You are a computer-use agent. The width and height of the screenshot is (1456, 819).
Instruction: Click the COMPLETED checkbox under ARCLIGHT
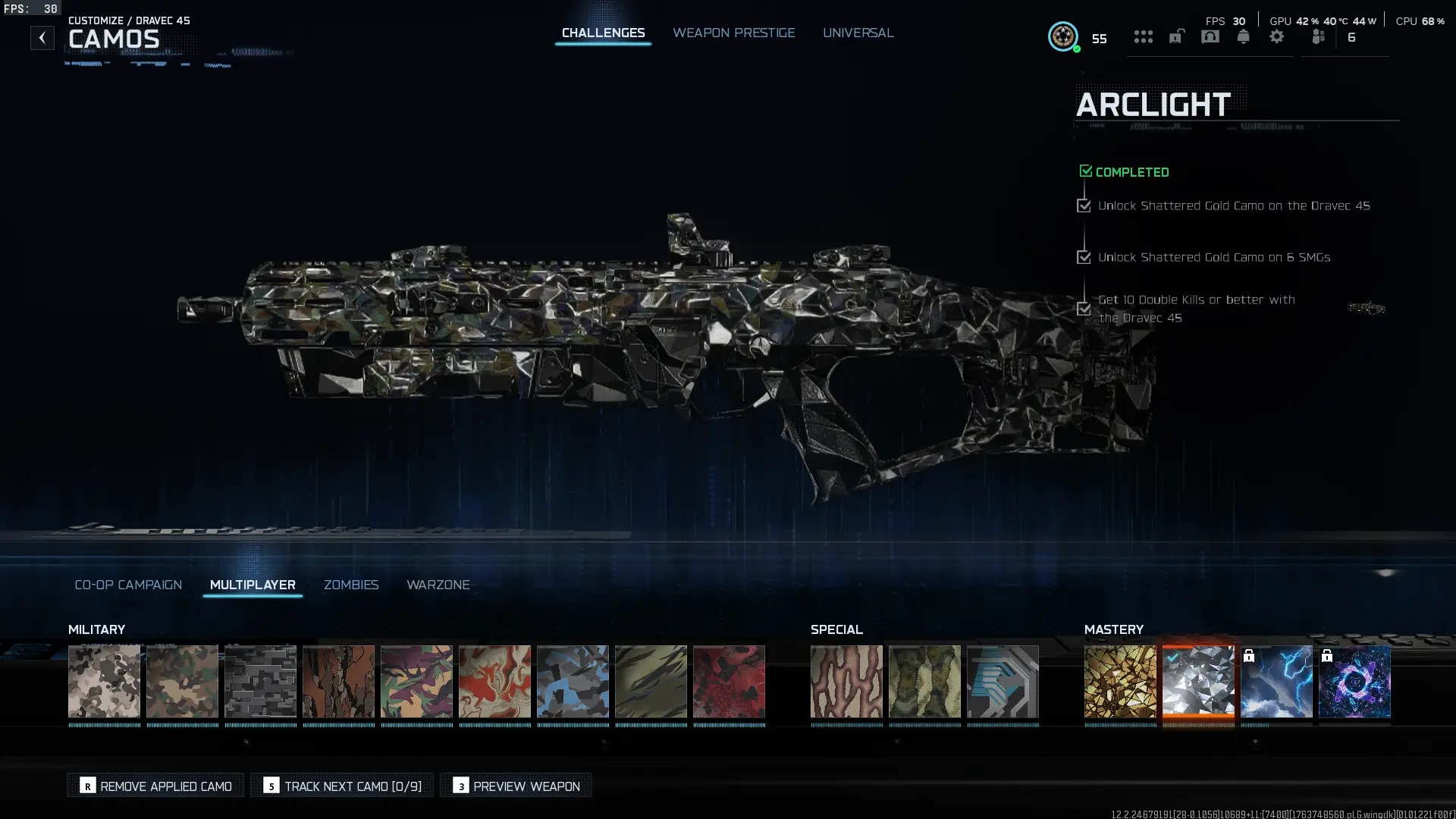pyautogui.click(x=1085, y=171)
